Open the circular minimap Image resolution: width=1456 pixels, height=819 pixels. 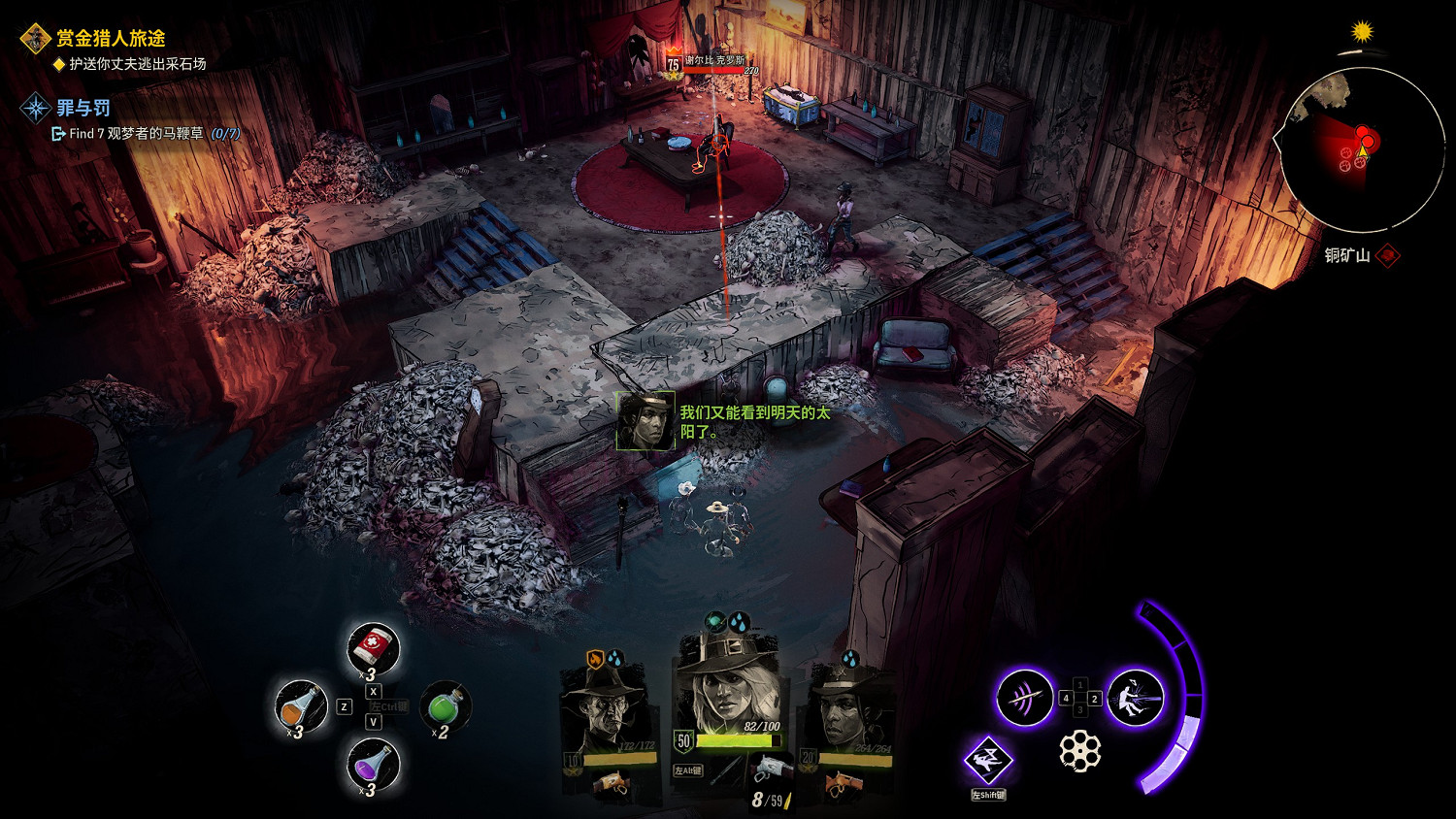tap(1363, 150)
